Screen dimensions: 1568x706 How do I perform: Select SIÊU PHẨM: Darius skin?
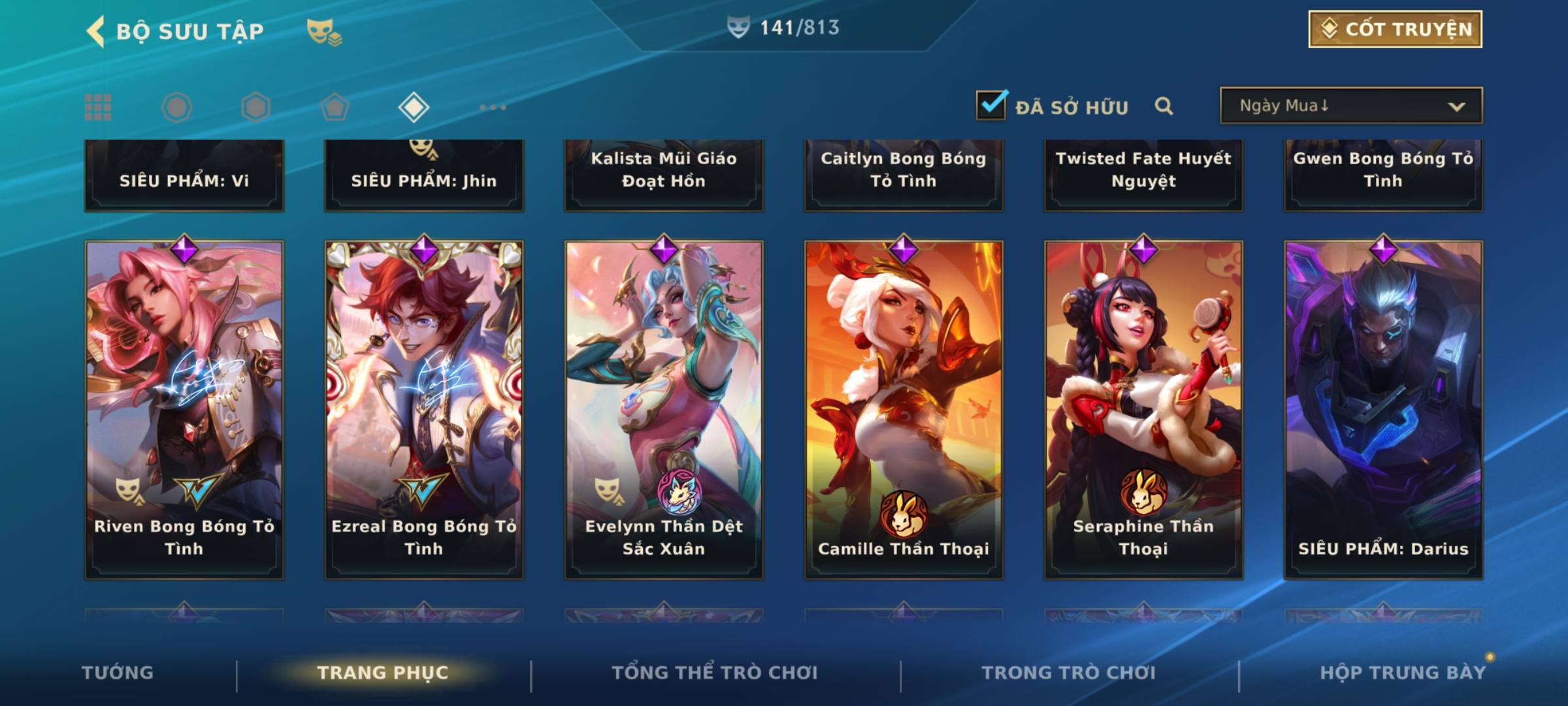coord(1383,409)
